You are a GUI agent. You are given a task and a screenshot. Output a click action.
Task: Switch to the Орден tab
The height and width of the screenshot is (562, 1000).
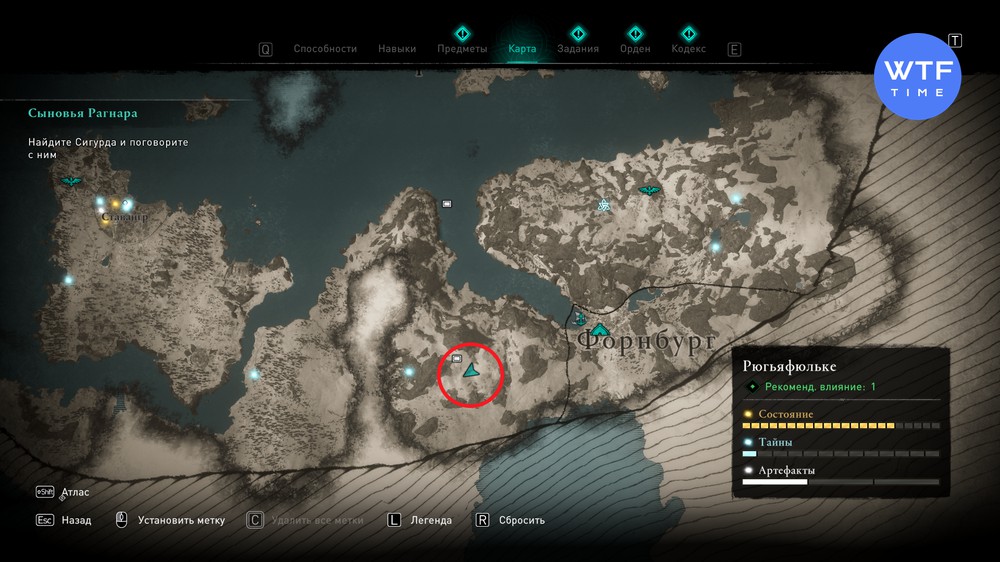[x=635, y=49]
